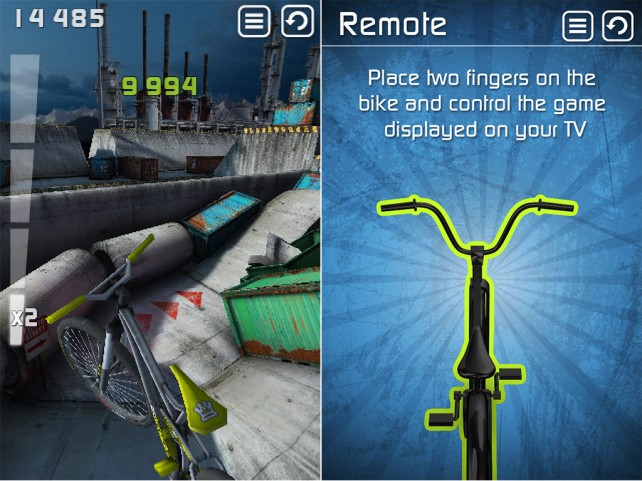
Task: Tap the restart arrow beside the Remote title
Action: click(618, 25)
